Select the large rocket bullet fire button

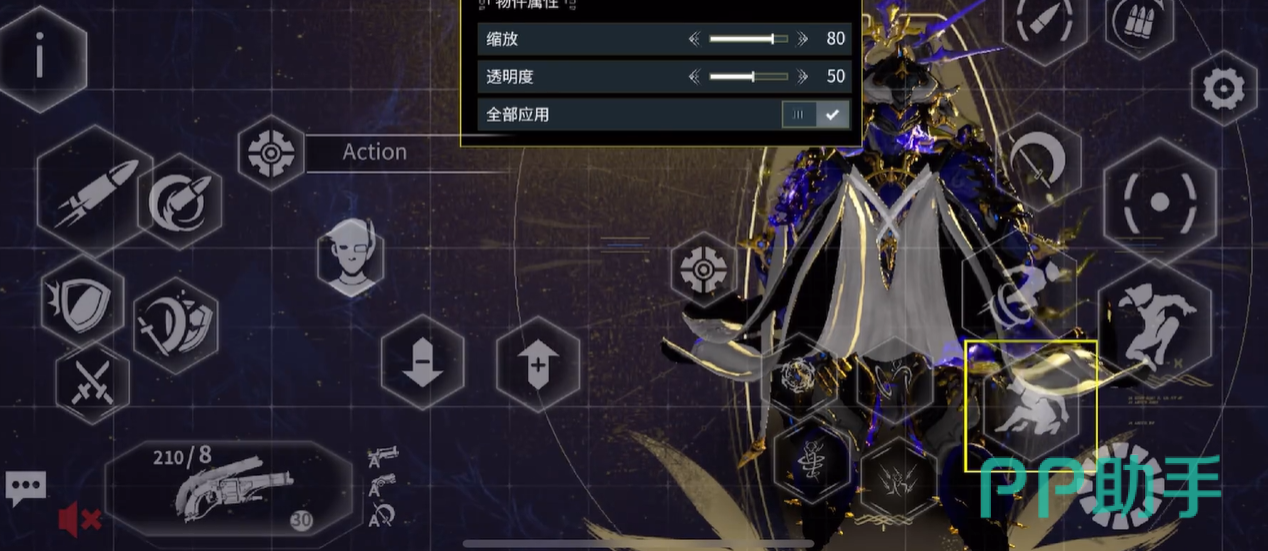[90, 192]
